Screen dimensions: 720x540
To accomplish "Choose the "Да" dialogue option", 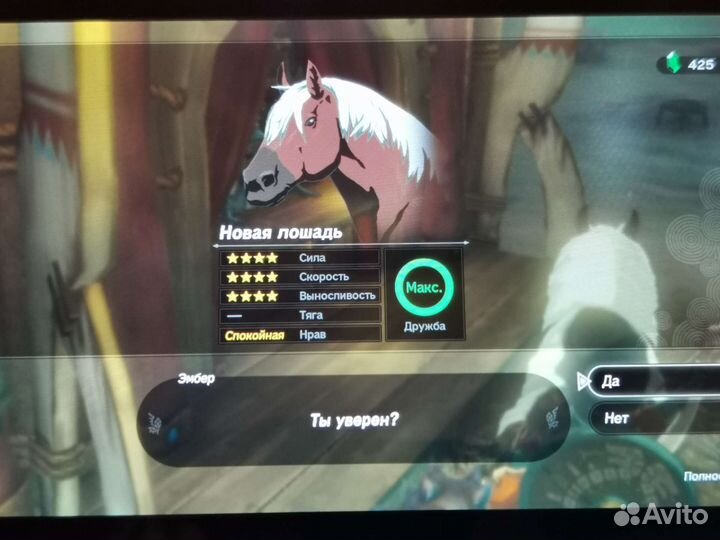I will (650, 381).
